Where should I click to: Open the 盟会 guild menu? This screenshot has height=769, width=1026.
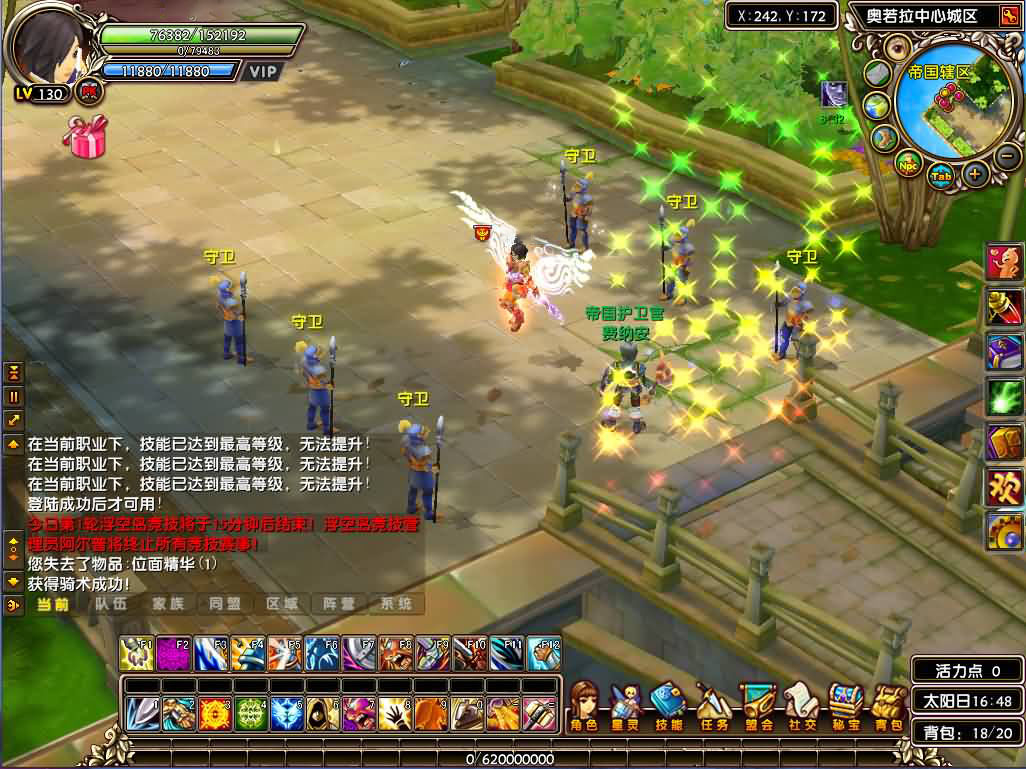click(x=757, y=704)
